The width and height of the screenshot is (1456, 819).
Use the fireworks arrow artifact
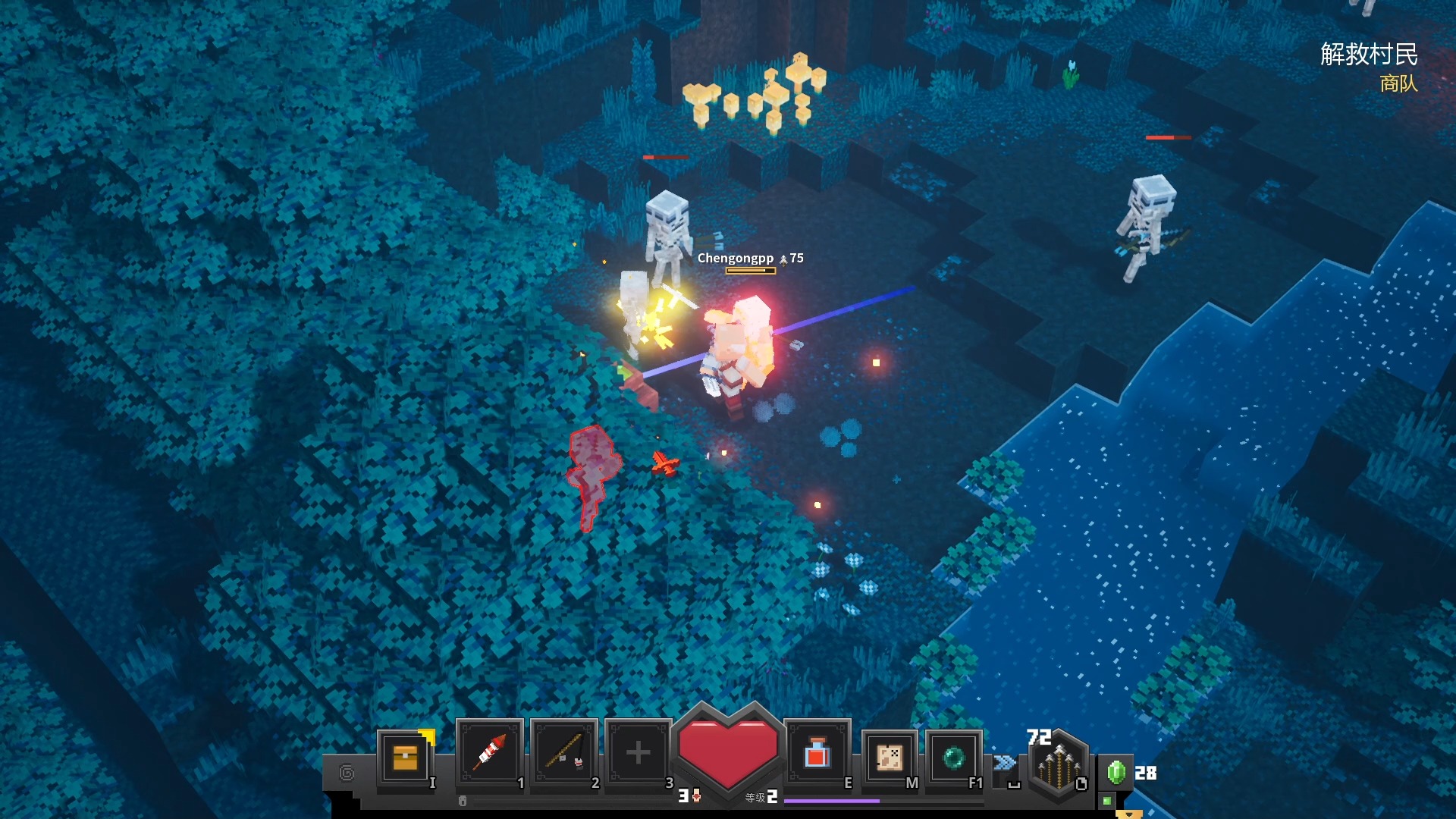pyautogui.click(x=490, y=752)
